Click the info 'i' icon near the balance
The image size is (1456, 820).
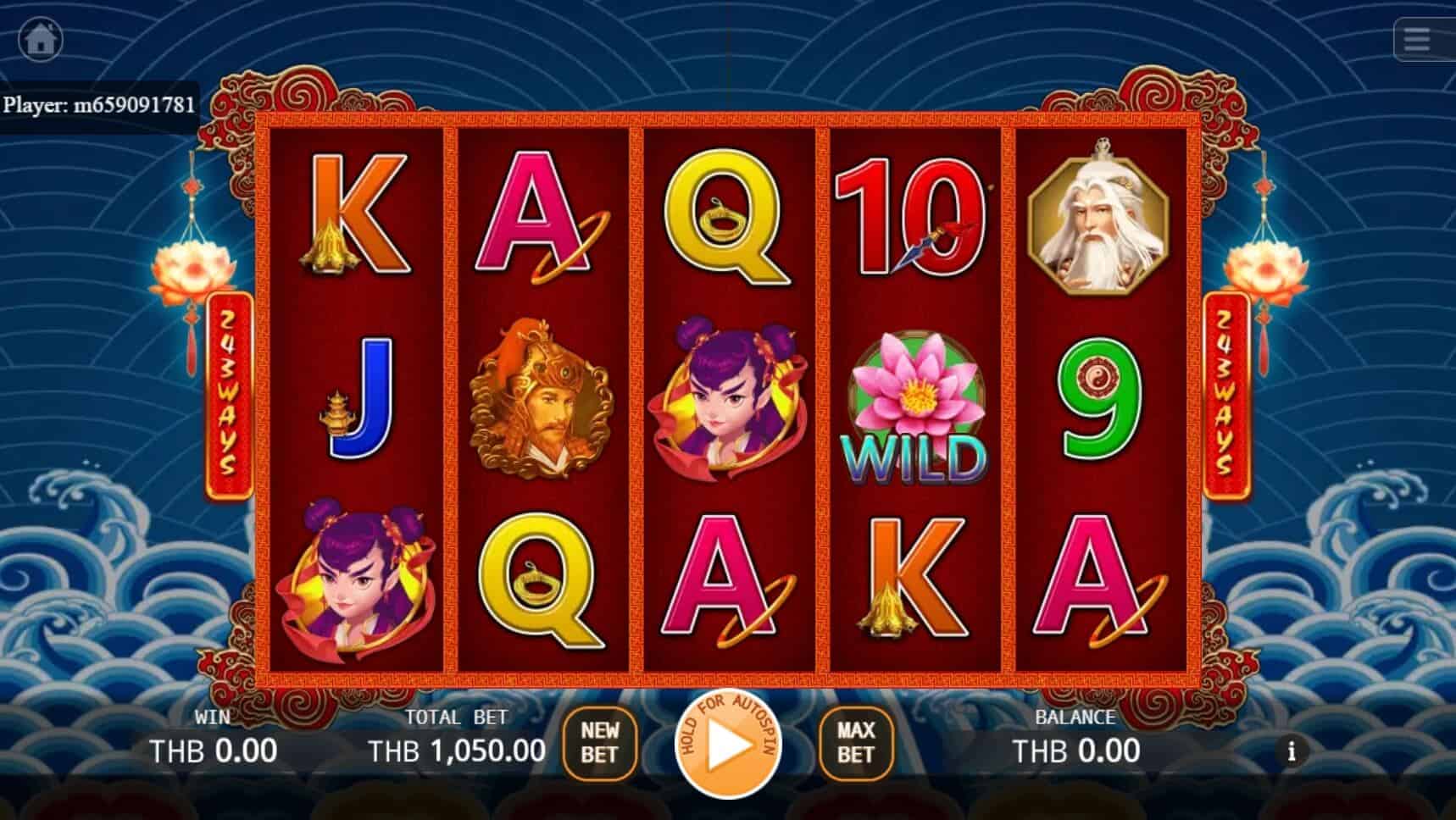(x=1293, y=751)
